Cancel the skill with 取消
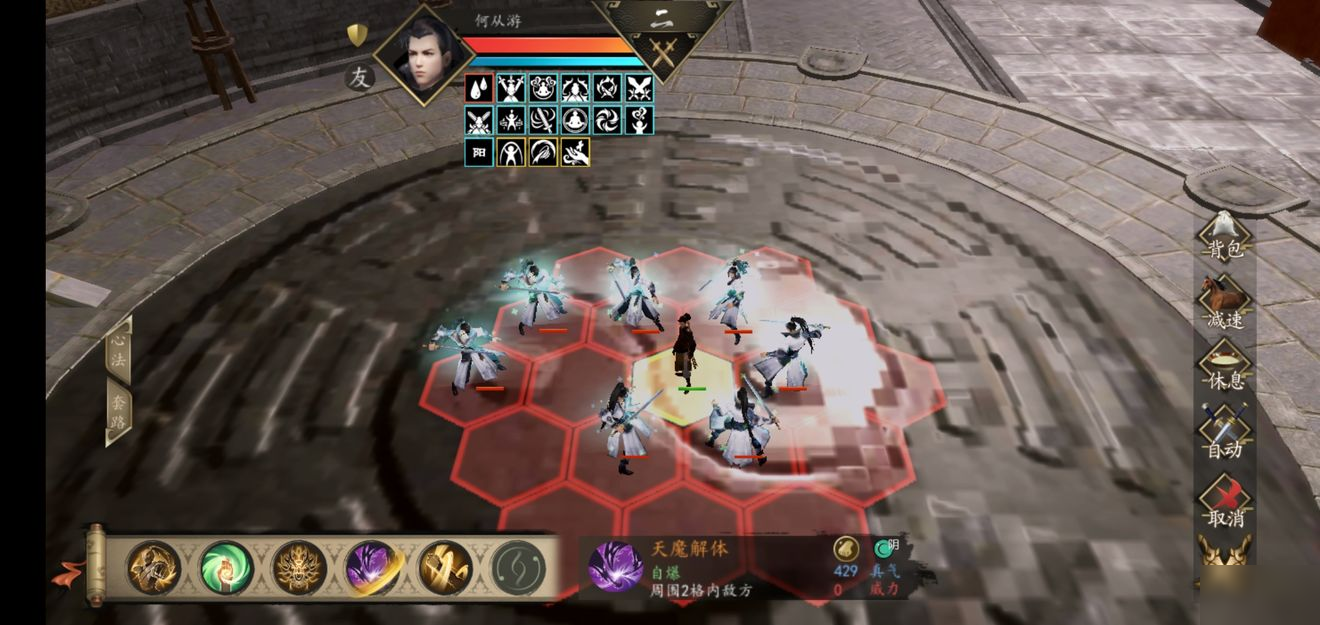The image size is (1320, 625). point(1225,504)
